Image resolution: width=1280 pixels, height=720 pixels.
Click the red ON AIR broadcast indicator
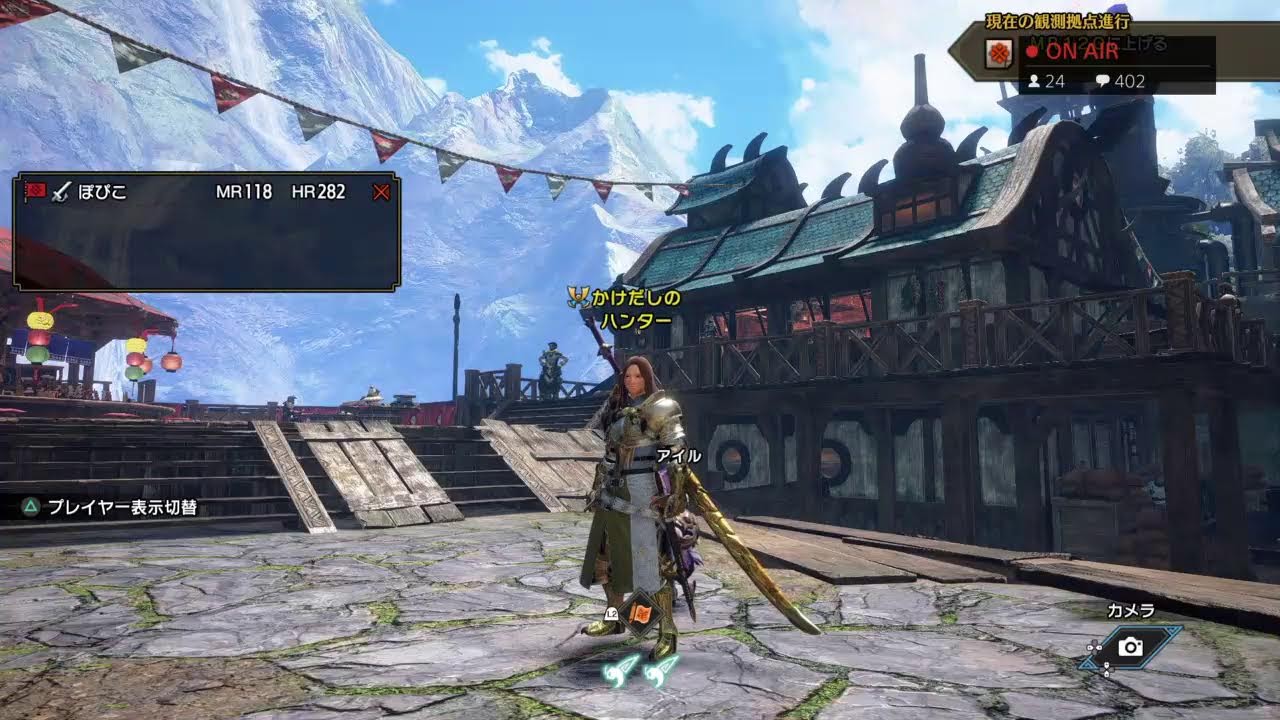(1073, 52)
